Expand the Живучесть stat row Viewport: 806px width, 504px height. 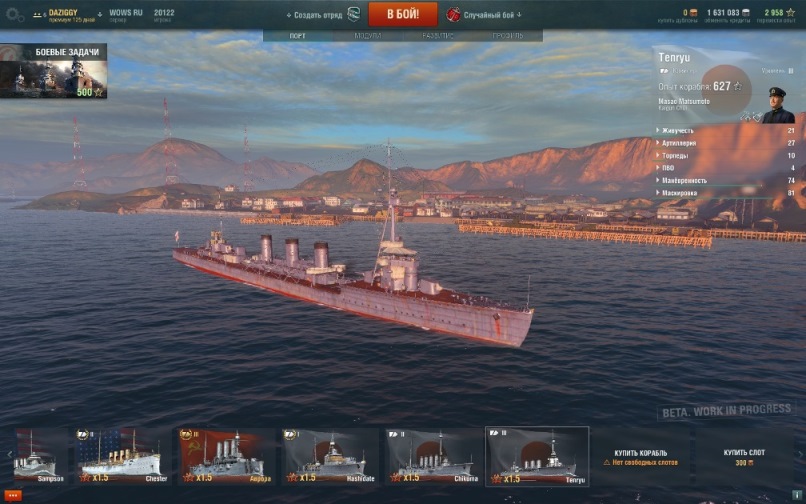coord(726,130)
